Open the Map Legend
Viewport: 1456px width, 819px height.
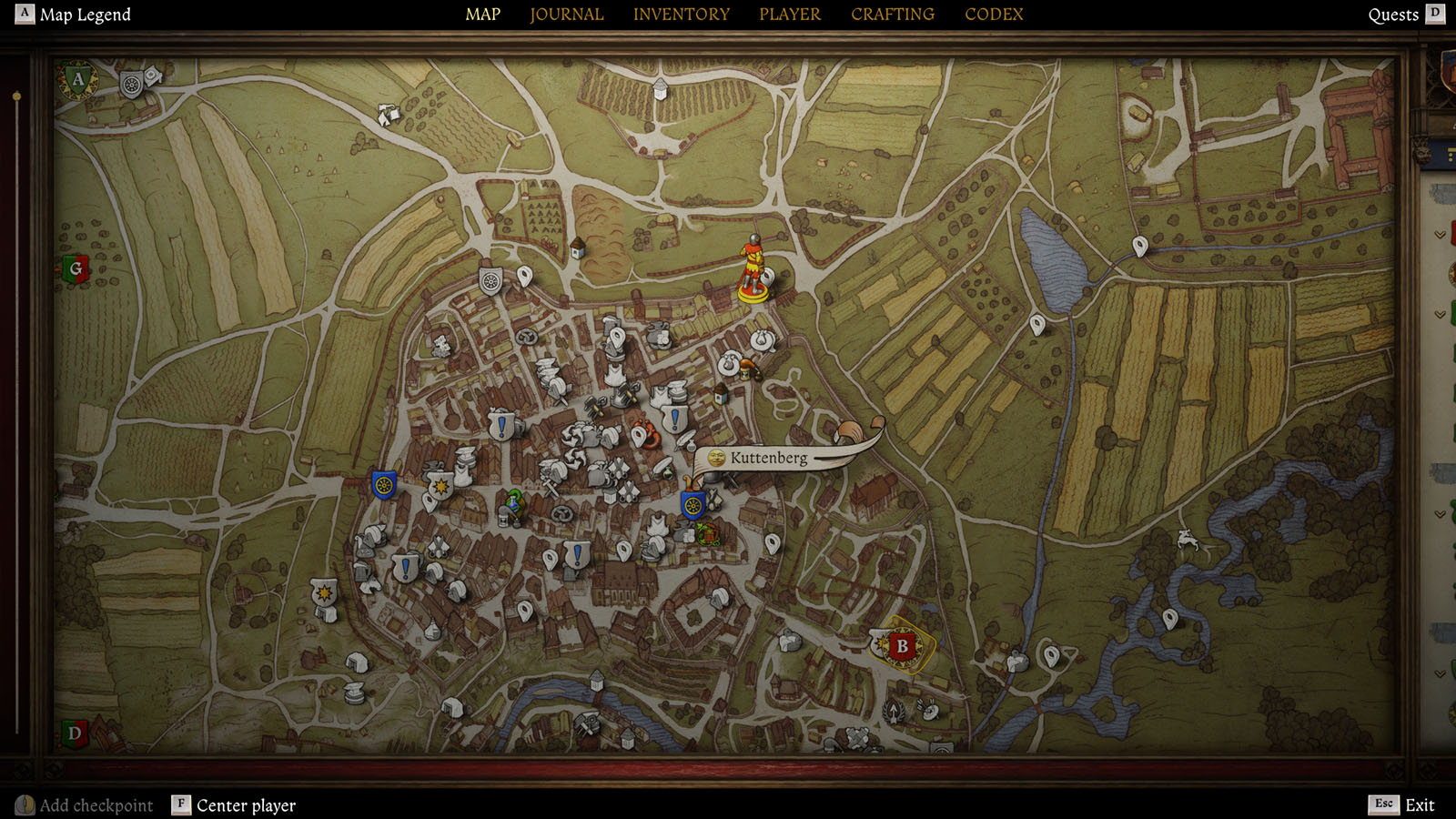tap(86, 14)
